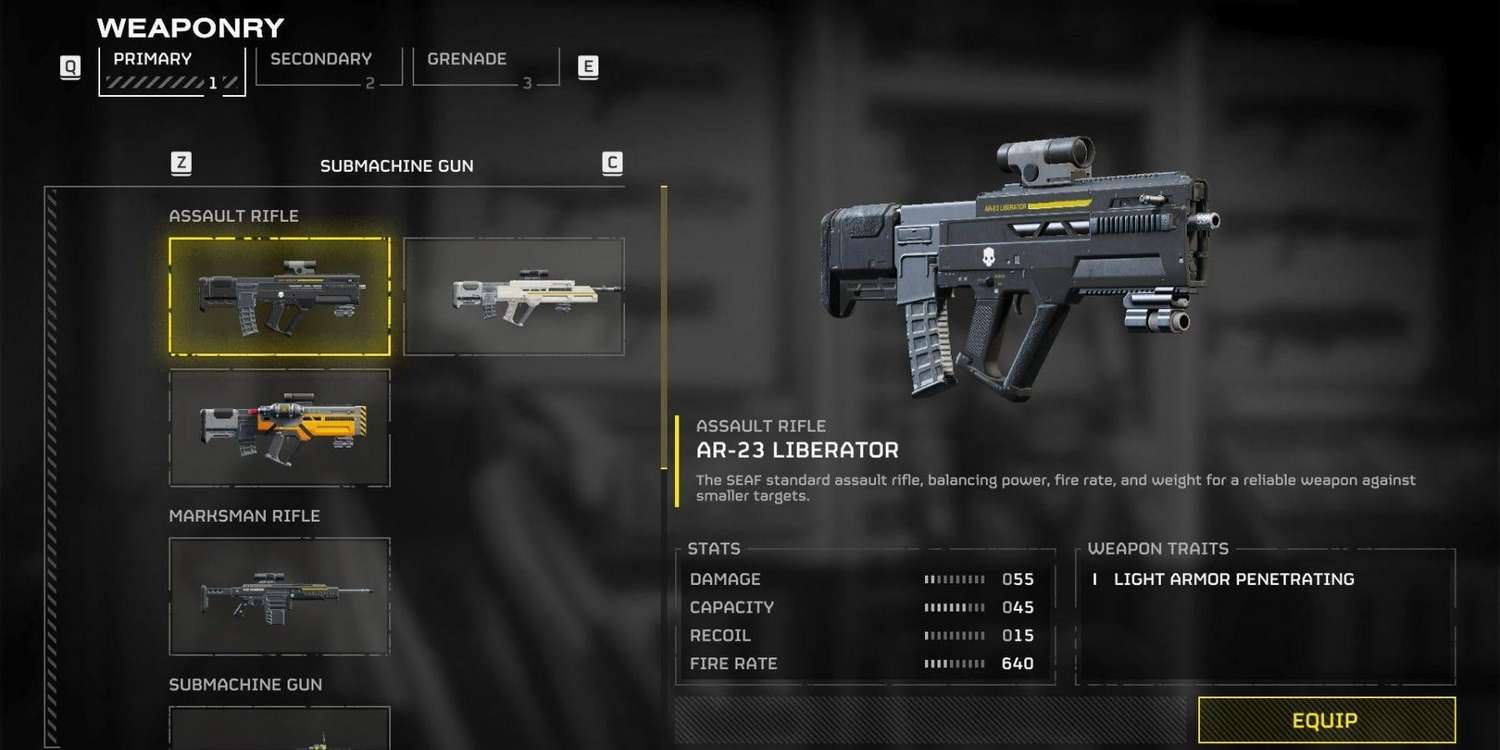Screen dimensions: 1500x750
Task: Switch to the Grenade tab
Action: tap(486, 68)
